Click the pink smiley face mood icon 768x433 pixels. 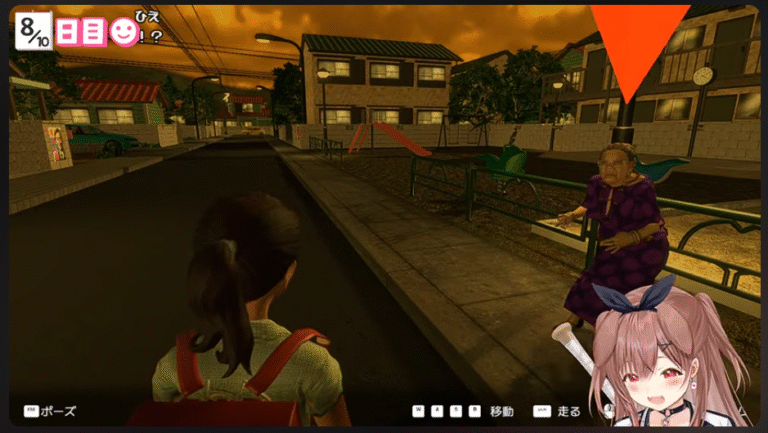point(123,33)
